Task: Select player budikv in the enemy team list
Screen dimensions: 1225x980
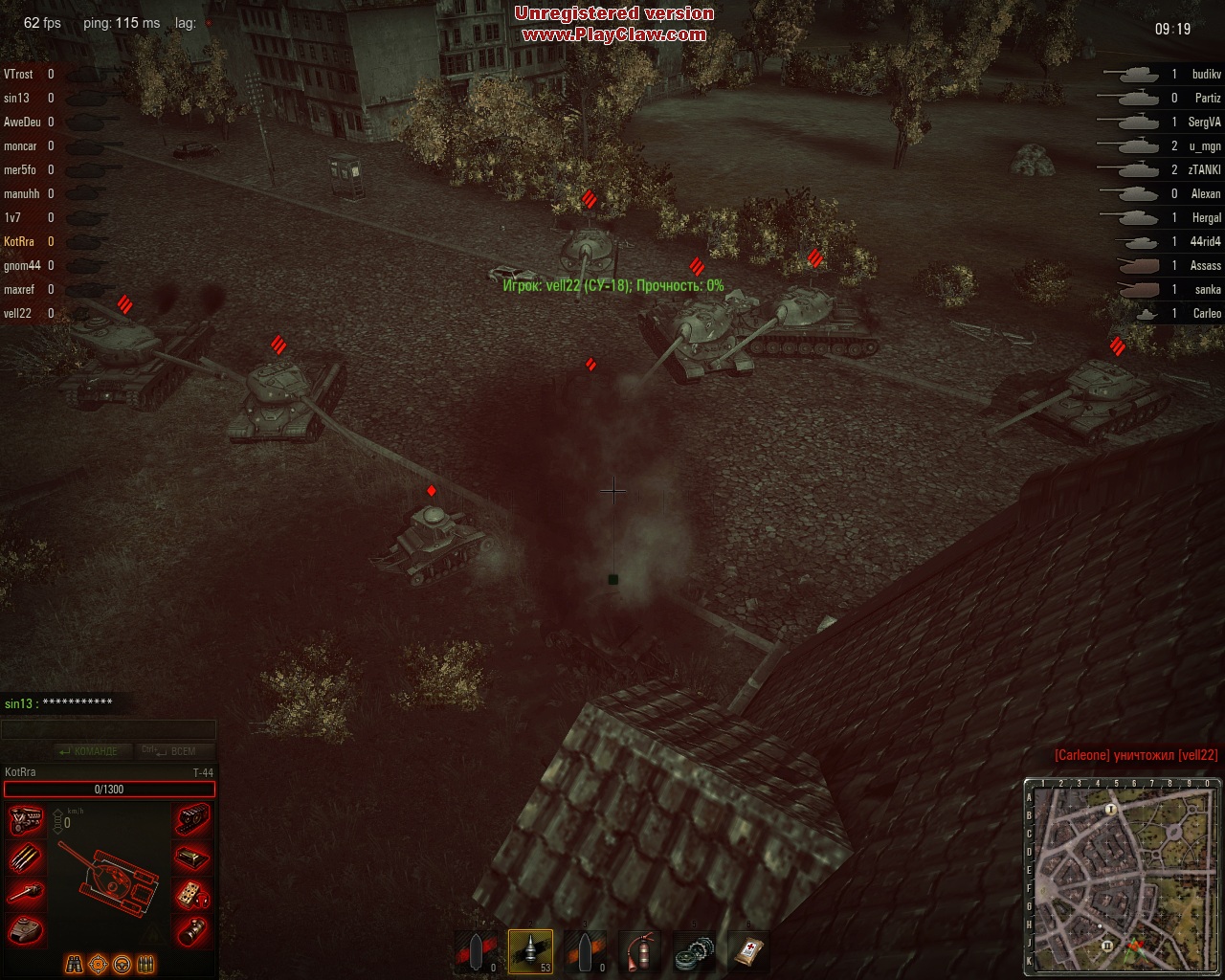Action: [x=1206, y=74]
